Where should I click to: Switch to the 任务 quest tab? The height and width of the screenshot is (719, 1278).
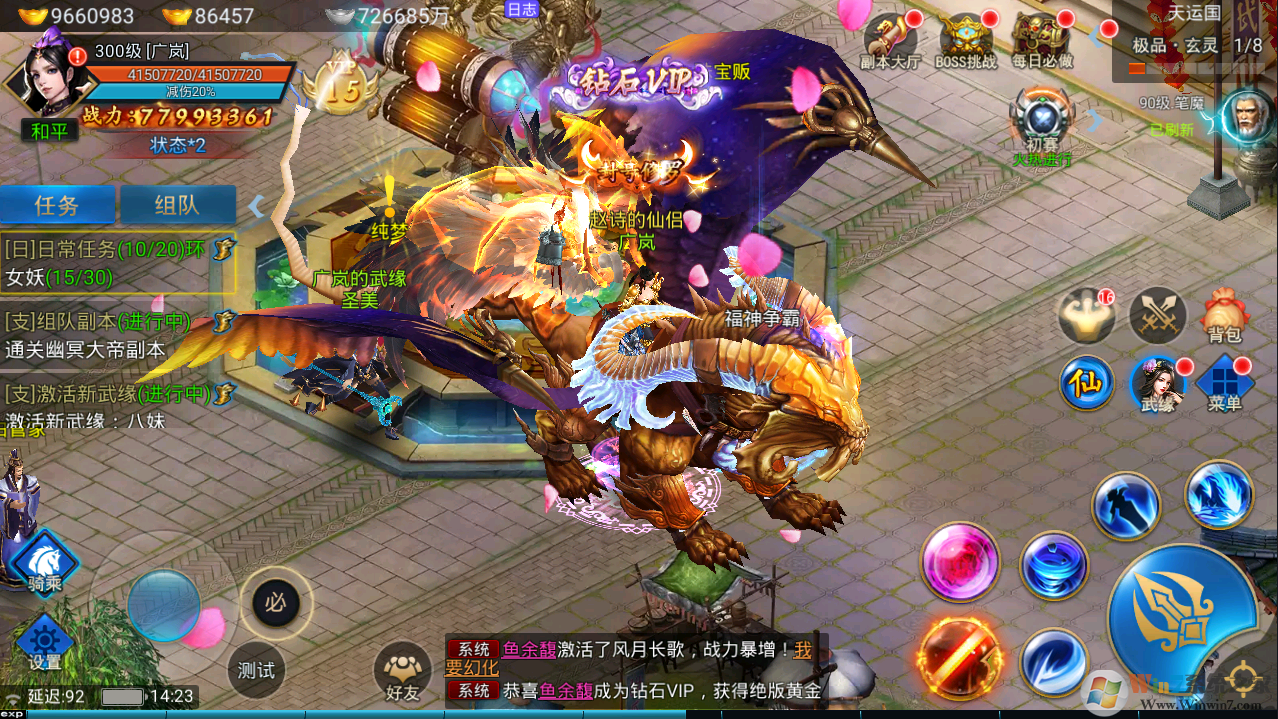coord(57,205)
